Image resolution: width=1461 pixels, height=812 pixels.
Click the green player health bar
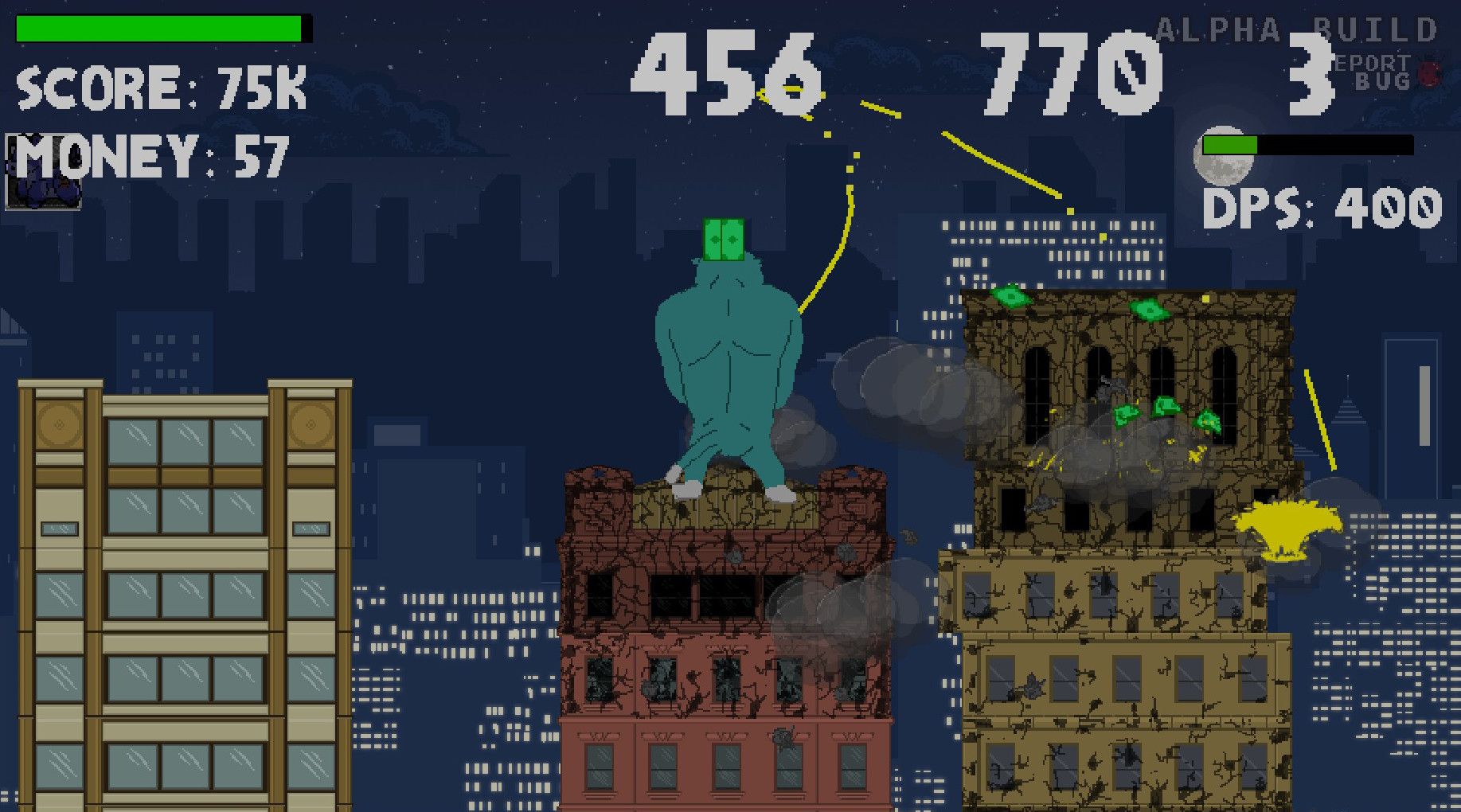[x=159, y=27]
